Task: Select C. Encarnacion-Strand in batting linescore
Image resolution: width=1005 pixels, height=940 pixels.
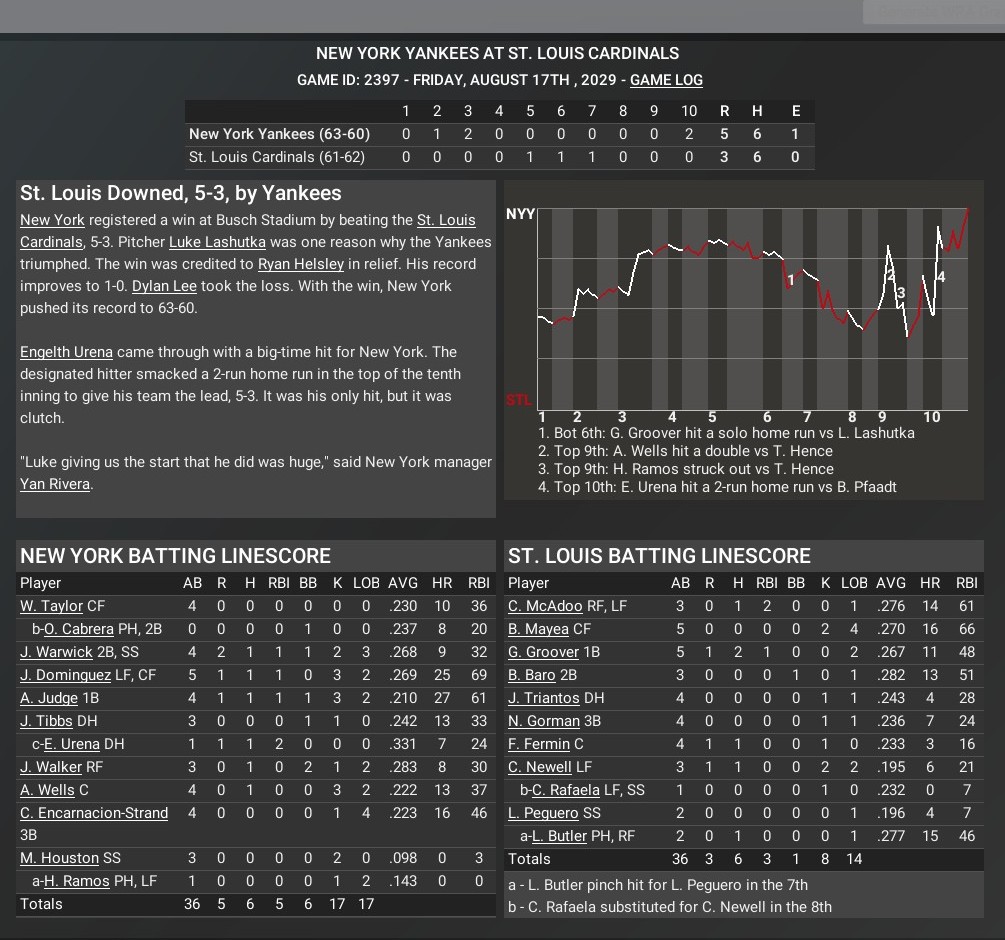Action: click(94, 813)
